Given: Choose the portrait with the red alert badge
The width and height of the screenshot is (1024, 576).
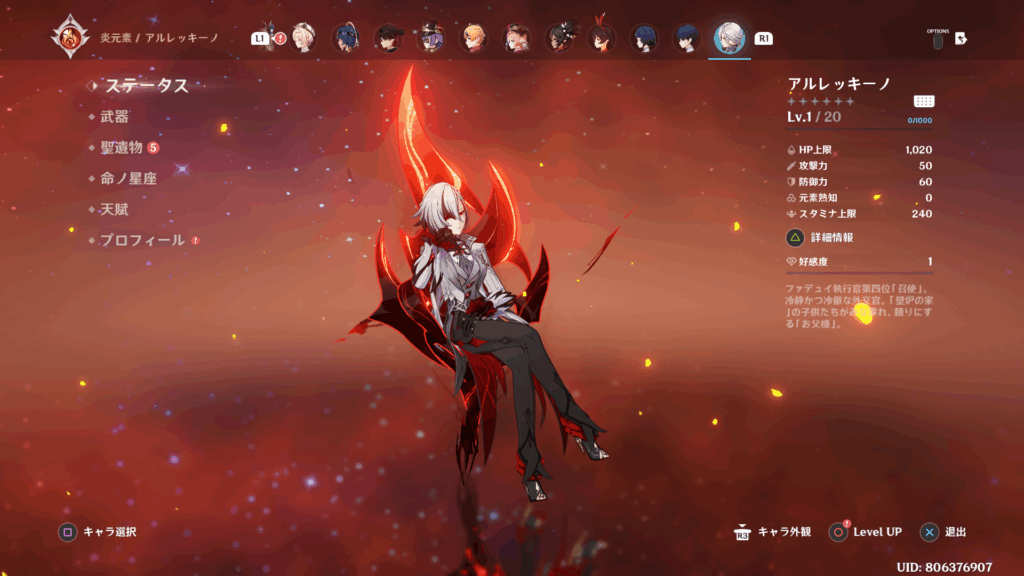Looking at the screenshot, I should [302, 38].
